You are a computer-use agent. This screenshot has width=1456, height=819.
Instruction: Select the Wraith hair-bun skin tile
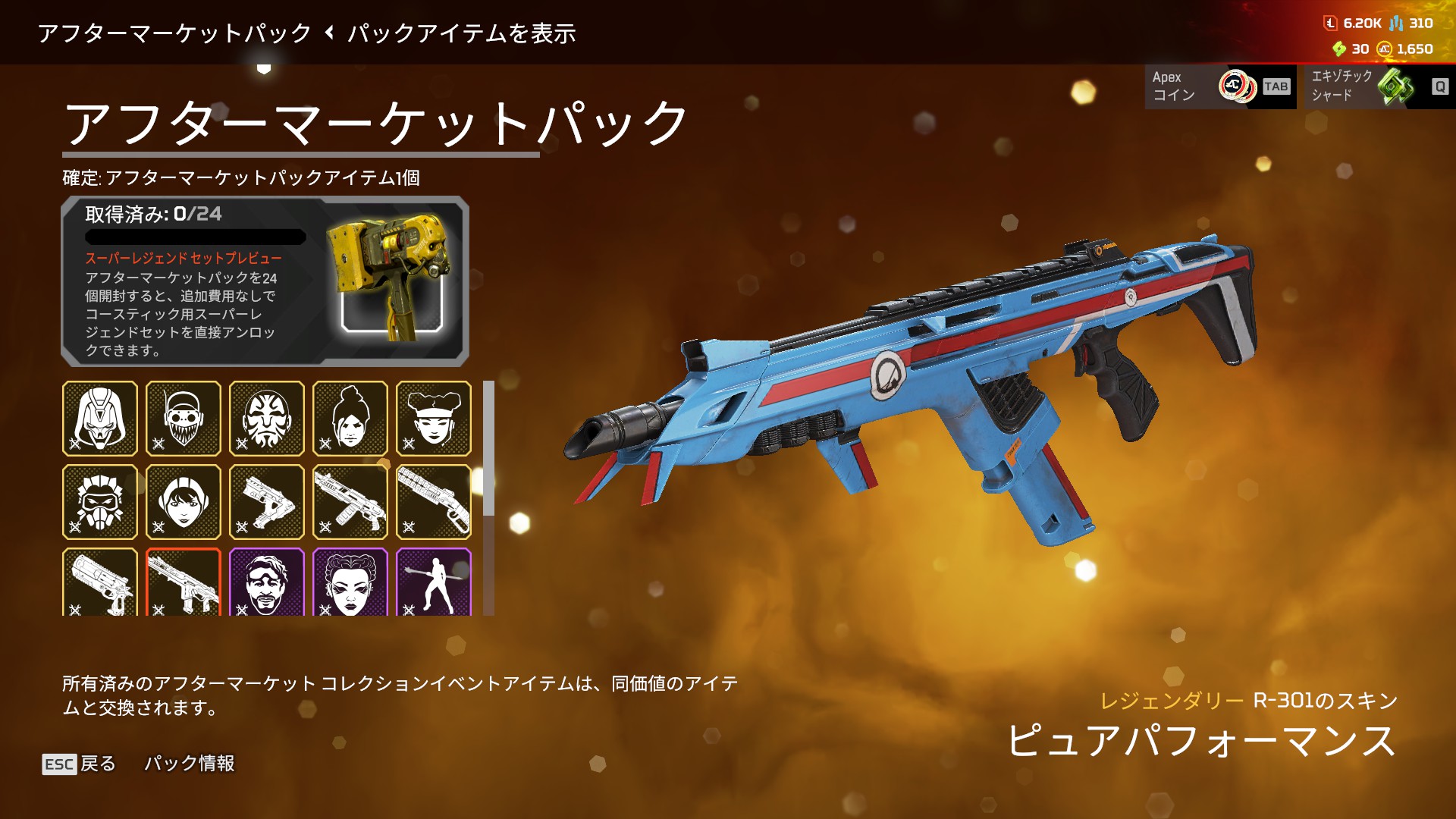tap(350, 419)
